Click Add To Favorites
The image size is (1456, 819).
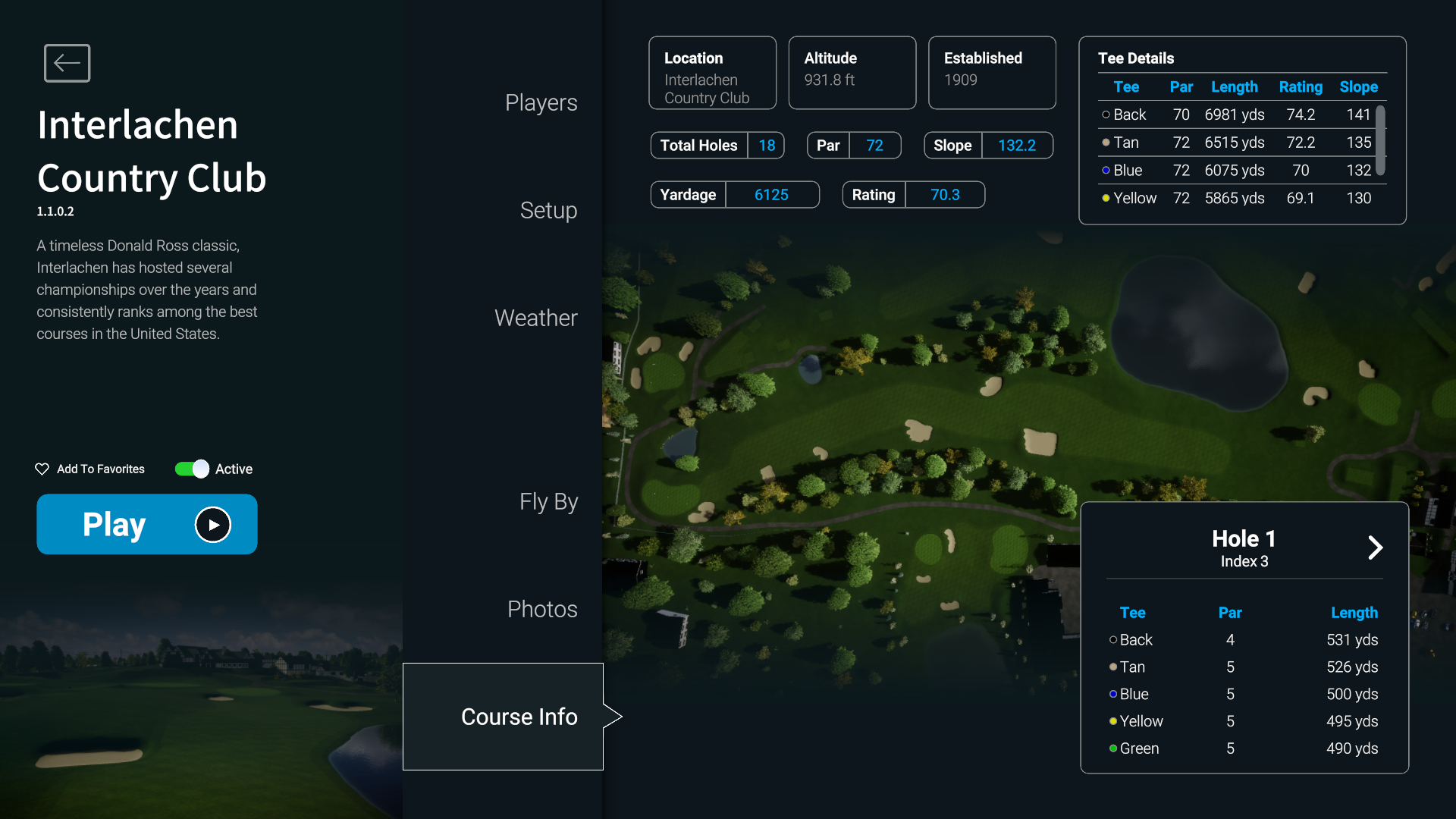pos(99,469)
